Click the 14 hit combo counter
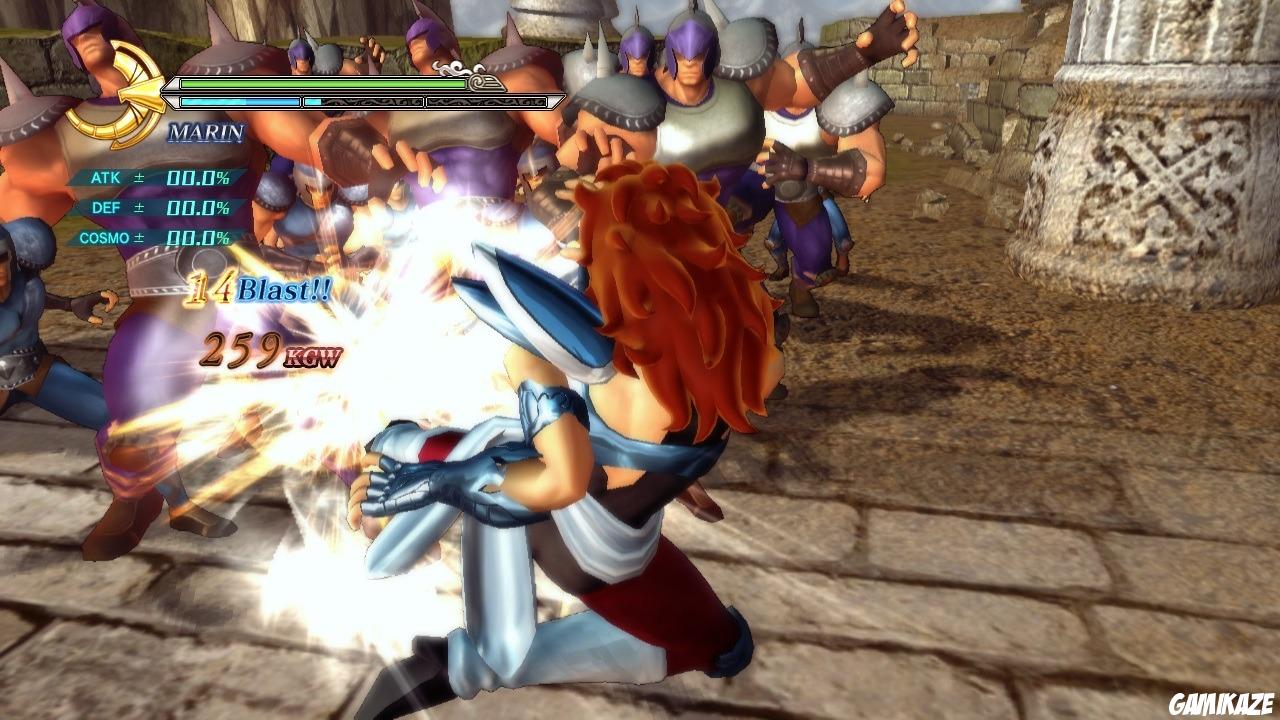1280x720 pixels. pyautogui.click(x=210, y=287)
